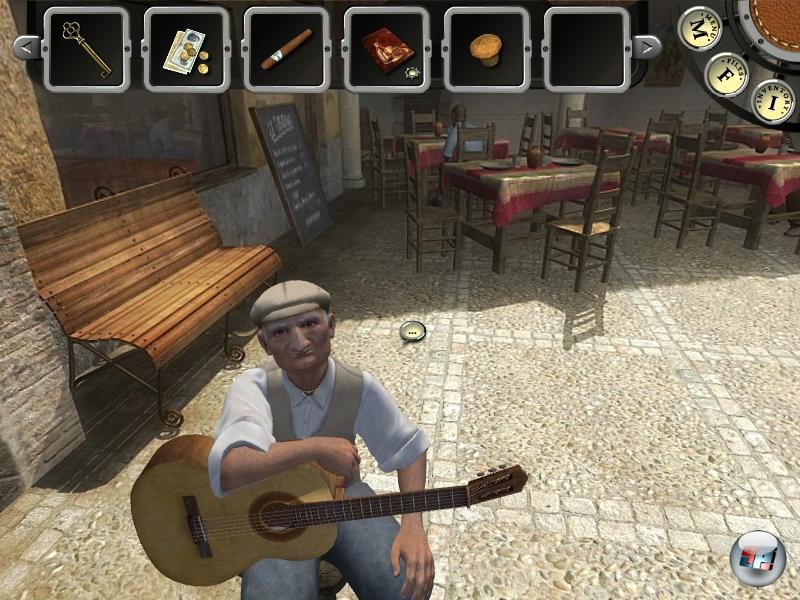Image resolution: width=800 pixels, height=600 pixels.
Task: Pick the banknotes and coins item
Action: pos(187,48)
